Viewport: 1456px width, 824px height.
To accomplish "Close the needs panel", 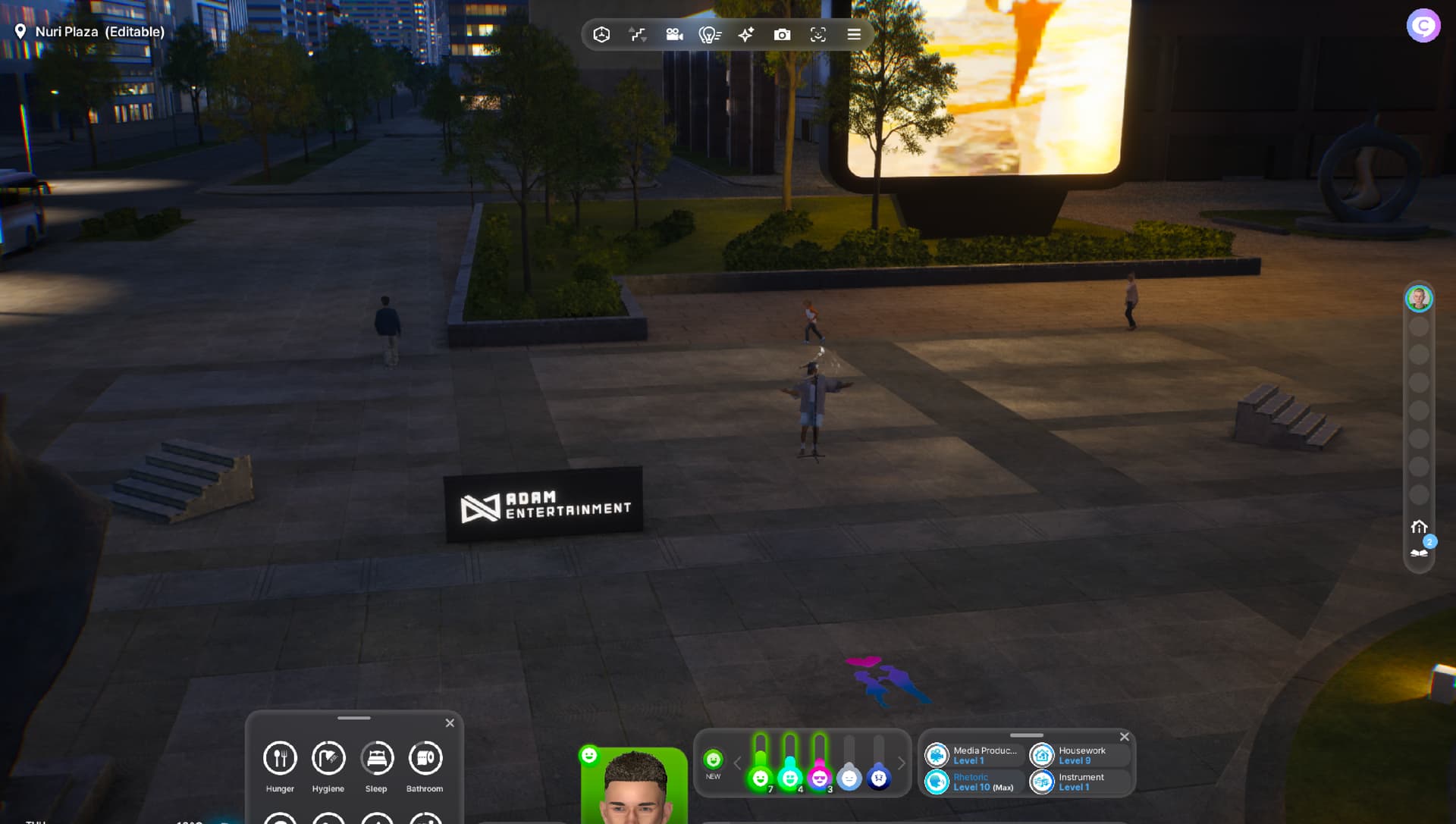I will tap(450, 723).
